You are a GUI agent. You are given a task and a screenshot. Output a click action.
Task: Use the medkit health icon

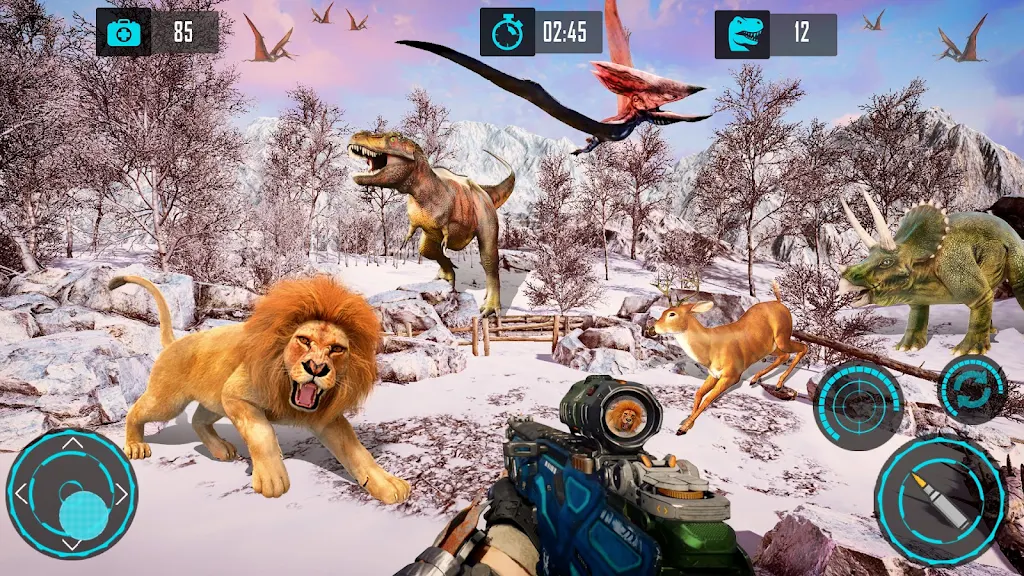point(124,32)
